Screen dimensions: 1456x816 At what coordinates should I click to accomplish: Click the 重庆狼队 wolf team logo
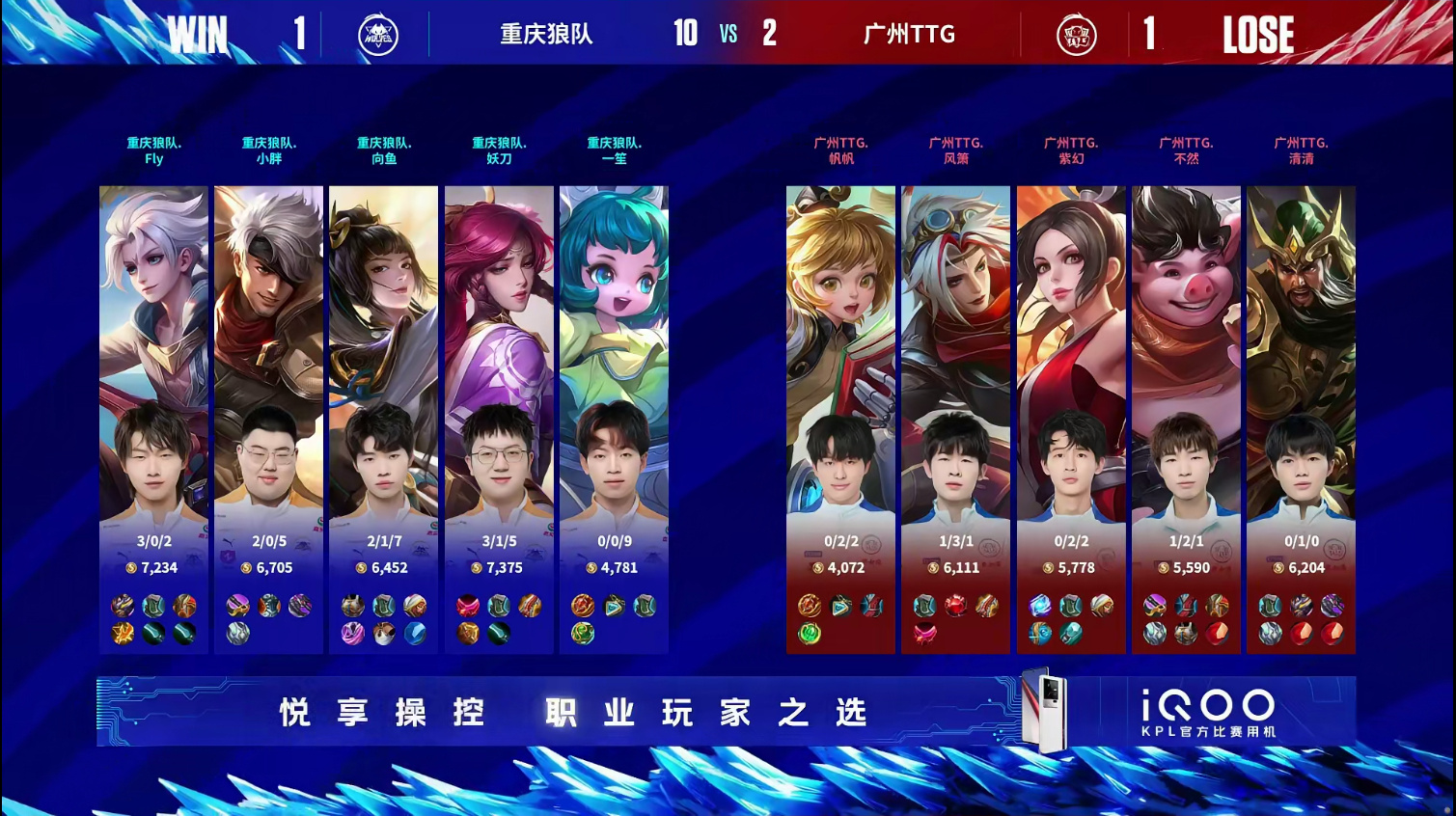point(378,36)
